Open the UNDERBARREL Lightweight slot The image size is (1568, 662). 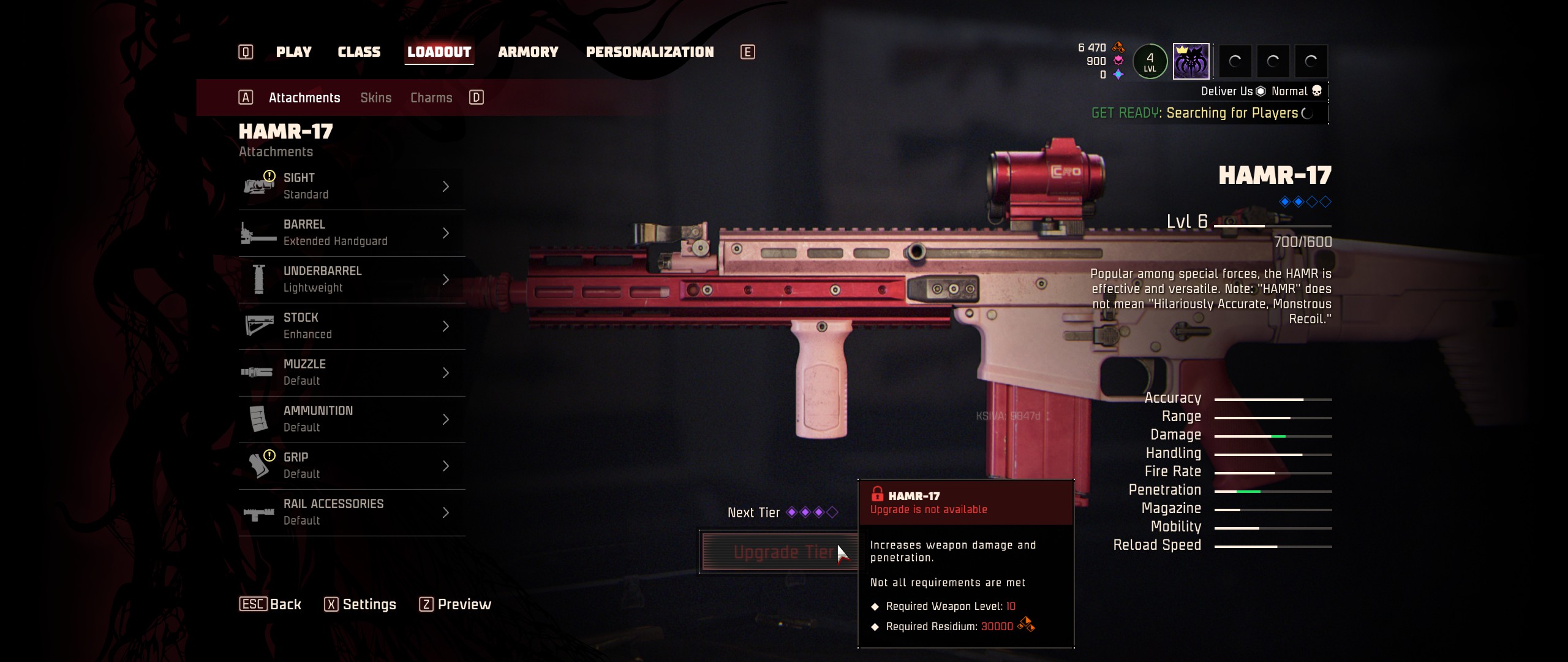[x=352, y=280]
